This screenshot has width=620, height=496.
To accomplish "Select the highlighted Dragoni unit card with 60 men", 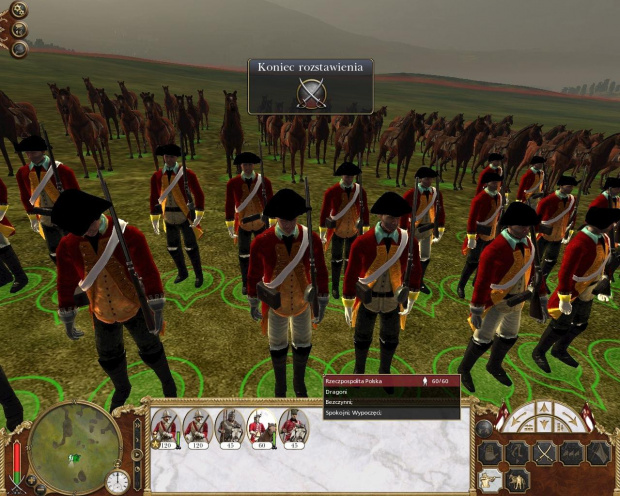I will [x=261, y=427].
